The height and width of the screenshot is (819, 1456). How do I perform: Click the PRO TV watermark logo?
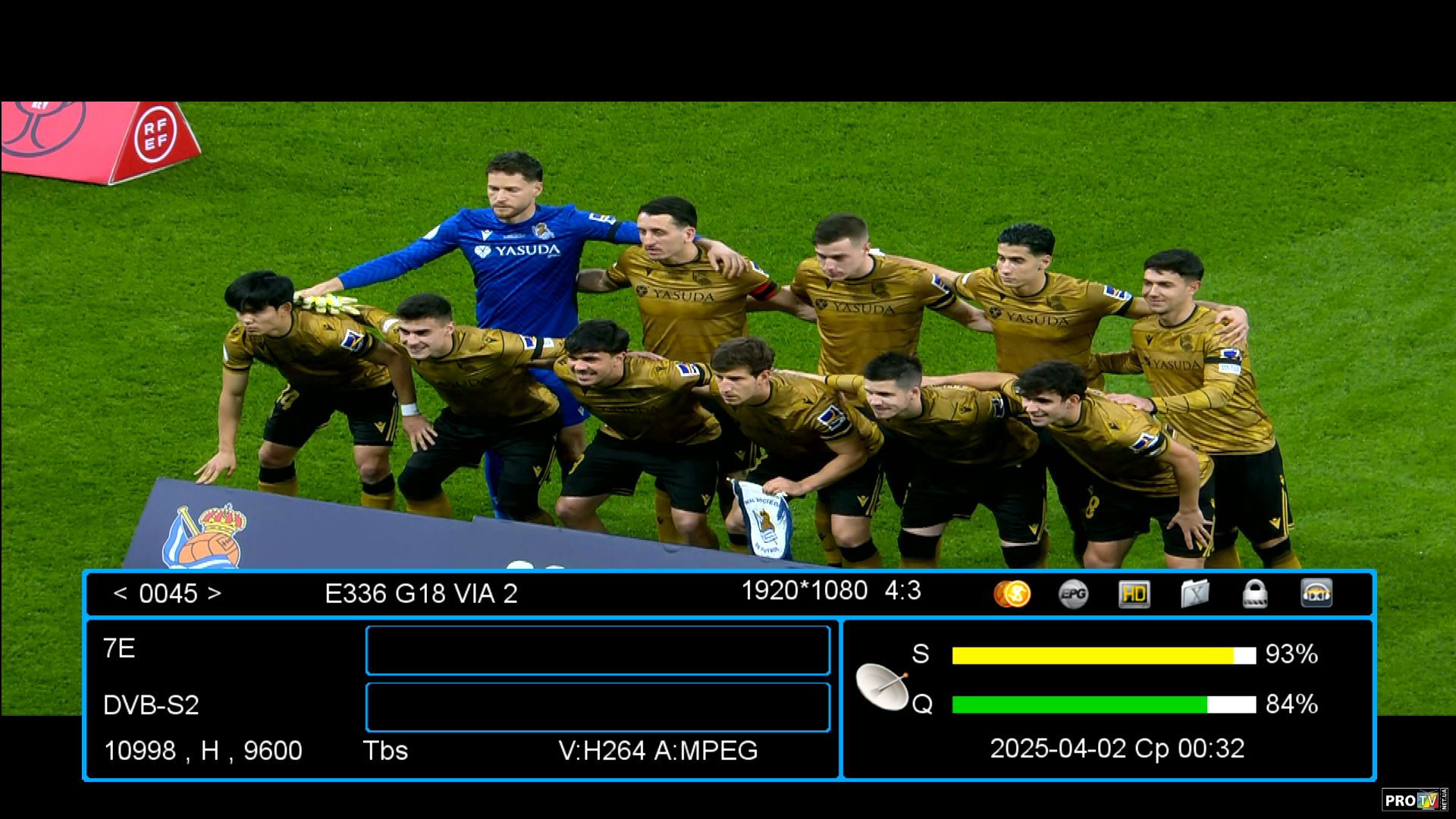pyautogui.click(x=1414, y=800)
